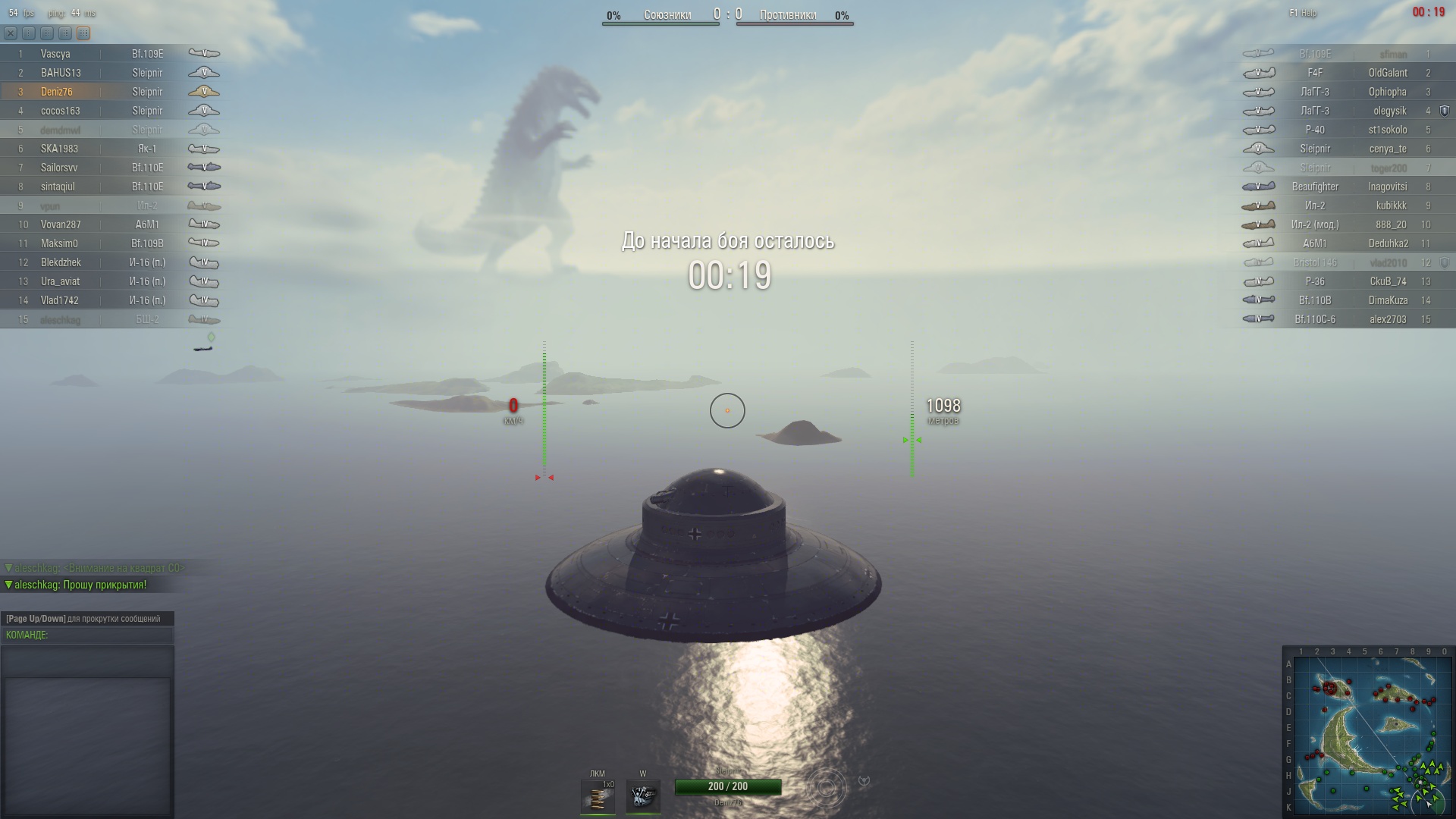Select ally BAHUS13 flying Sleipnir
1456x819 pixels.
click(x=61, y=73)
